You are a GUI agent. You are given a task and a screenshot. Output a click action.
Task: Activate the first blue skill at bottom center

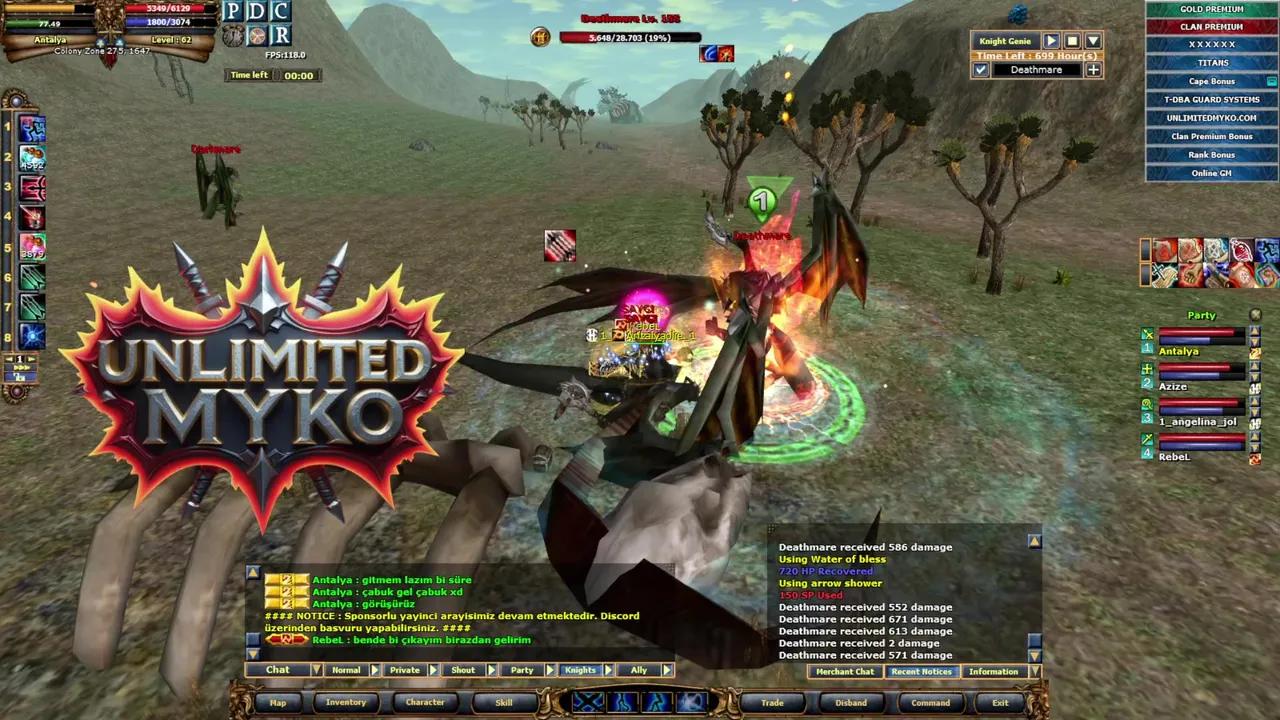click(588, 703)
